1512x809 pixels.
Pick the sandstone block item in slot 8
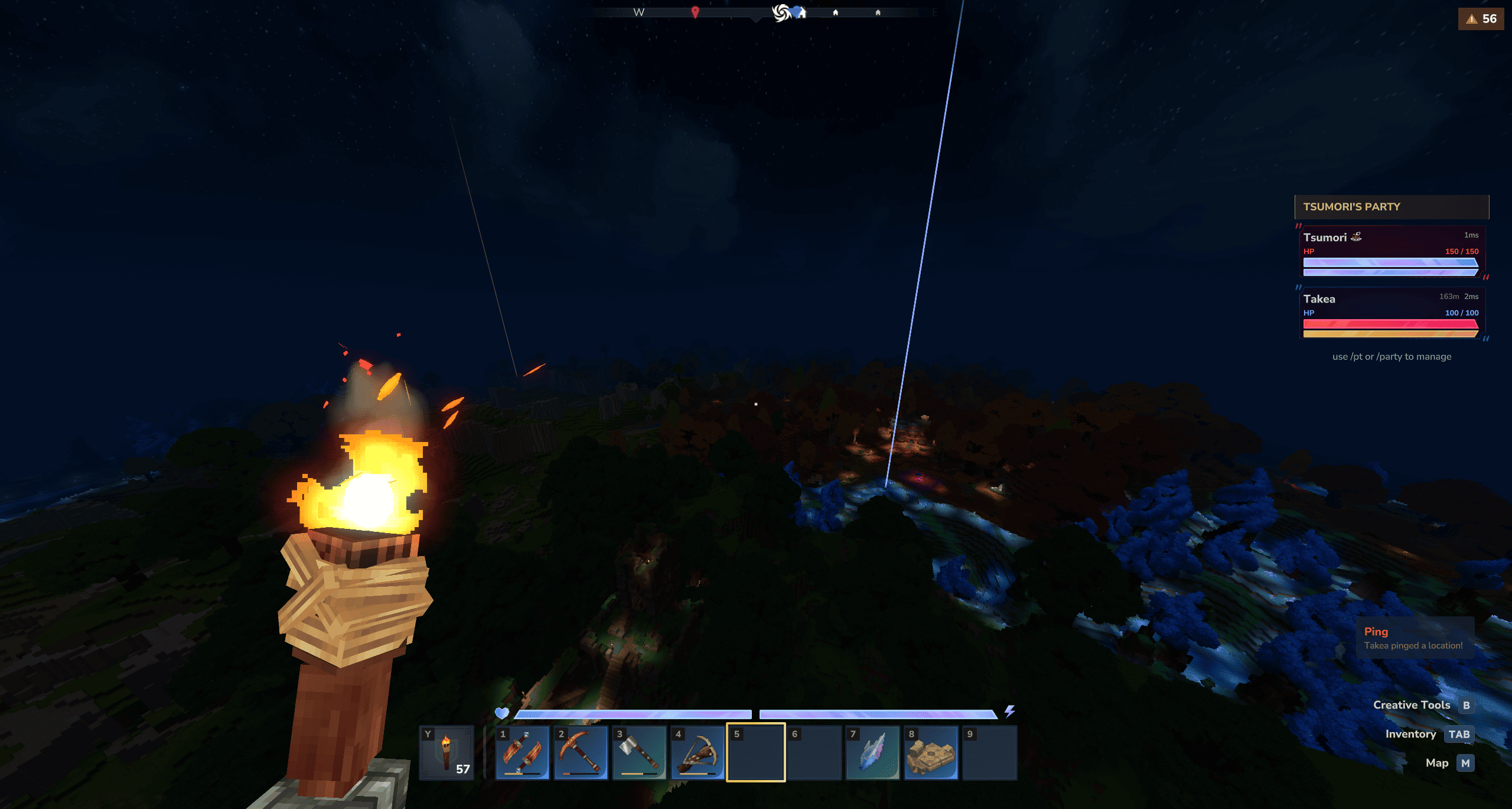[x=931, y=753]
